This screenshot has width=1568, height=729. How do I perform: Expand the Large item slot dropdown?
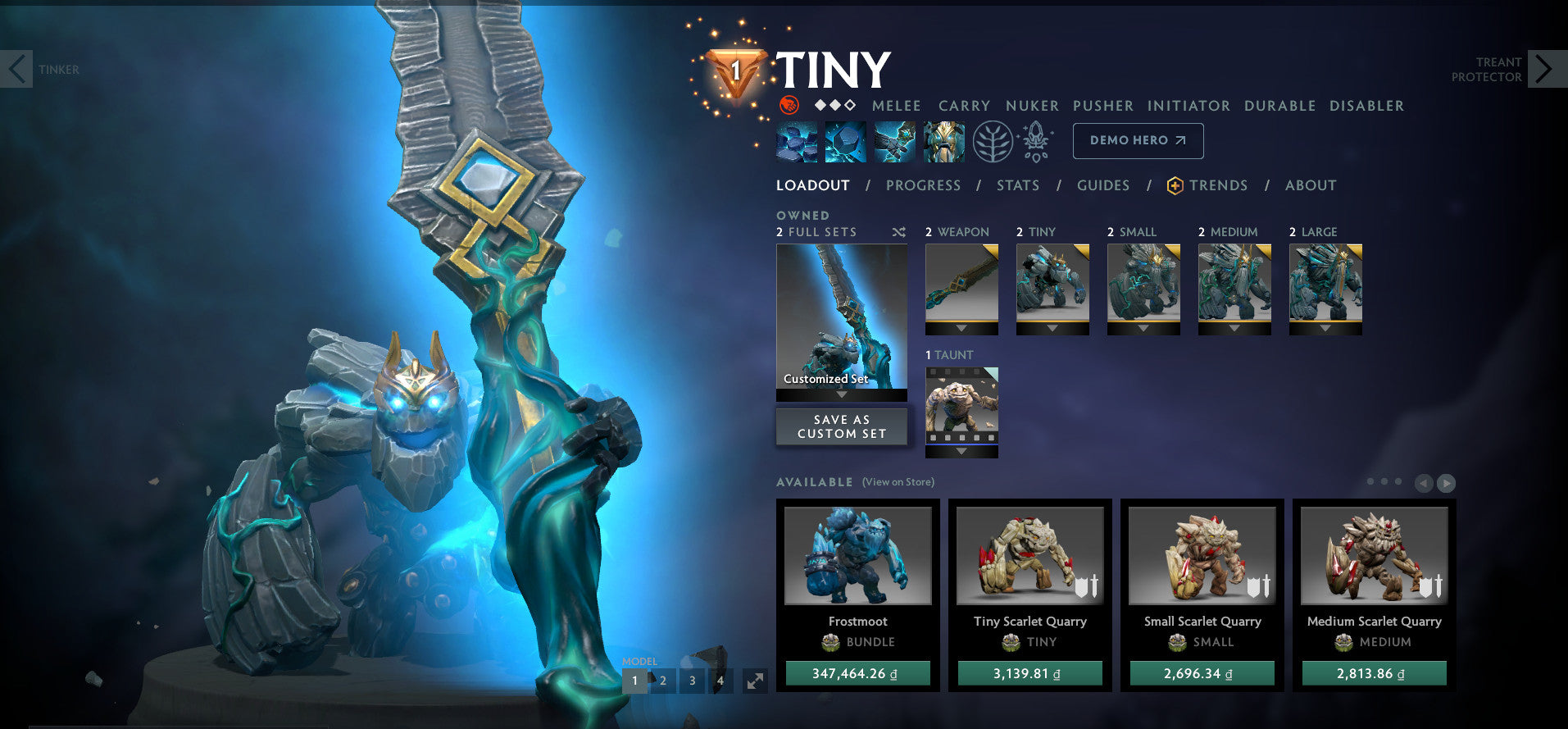point(1325,327)
